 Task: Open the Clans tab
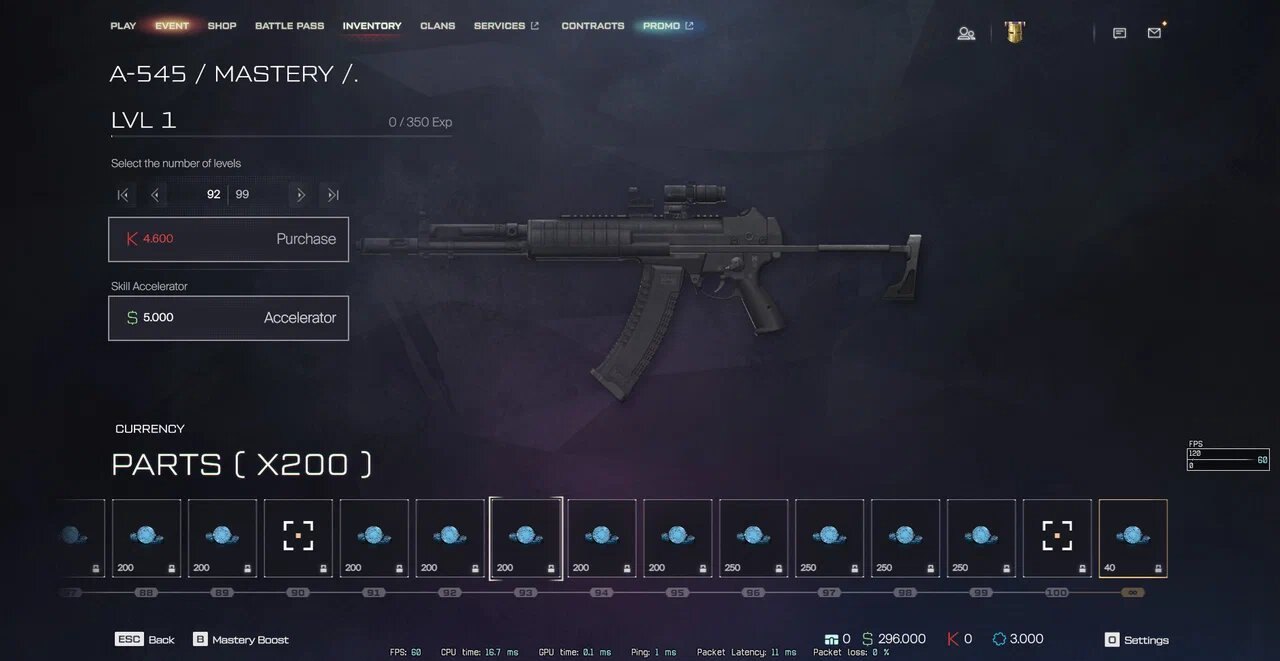(x=438, y=26)
